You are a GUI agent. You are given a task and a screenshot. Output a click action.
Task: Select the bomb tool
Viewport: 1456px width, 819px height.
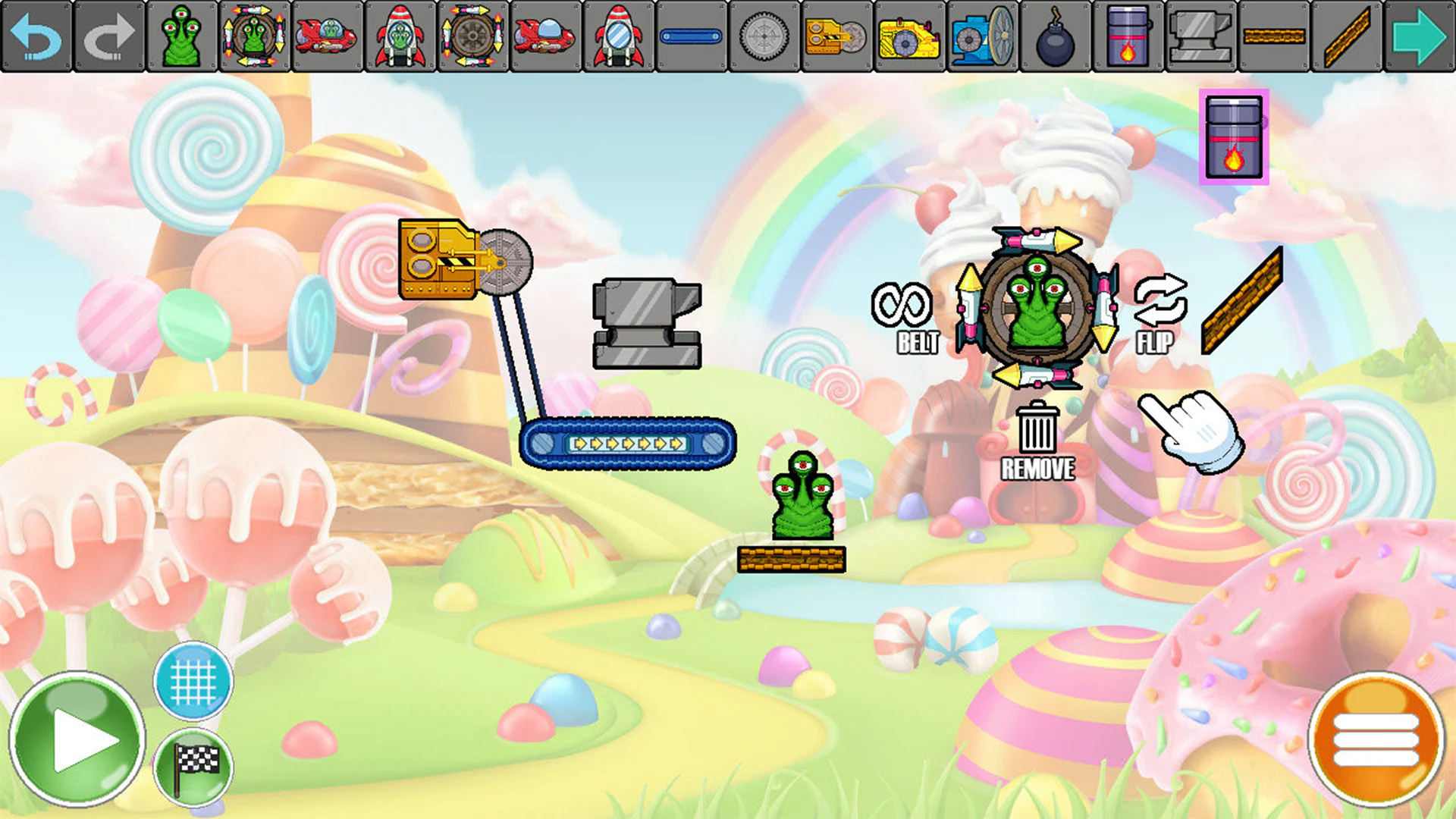[1056, 36]
